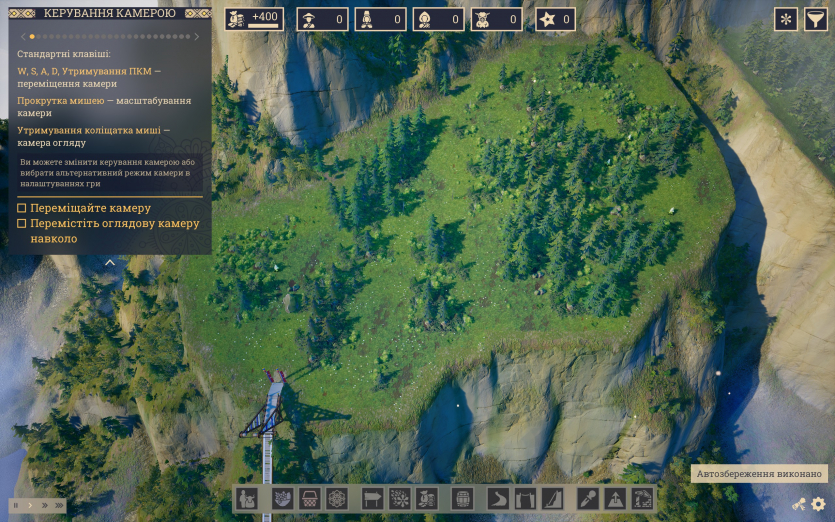Open the filter funnel menu
This screenshot has height=522, width=835.
tap(816, 19)
